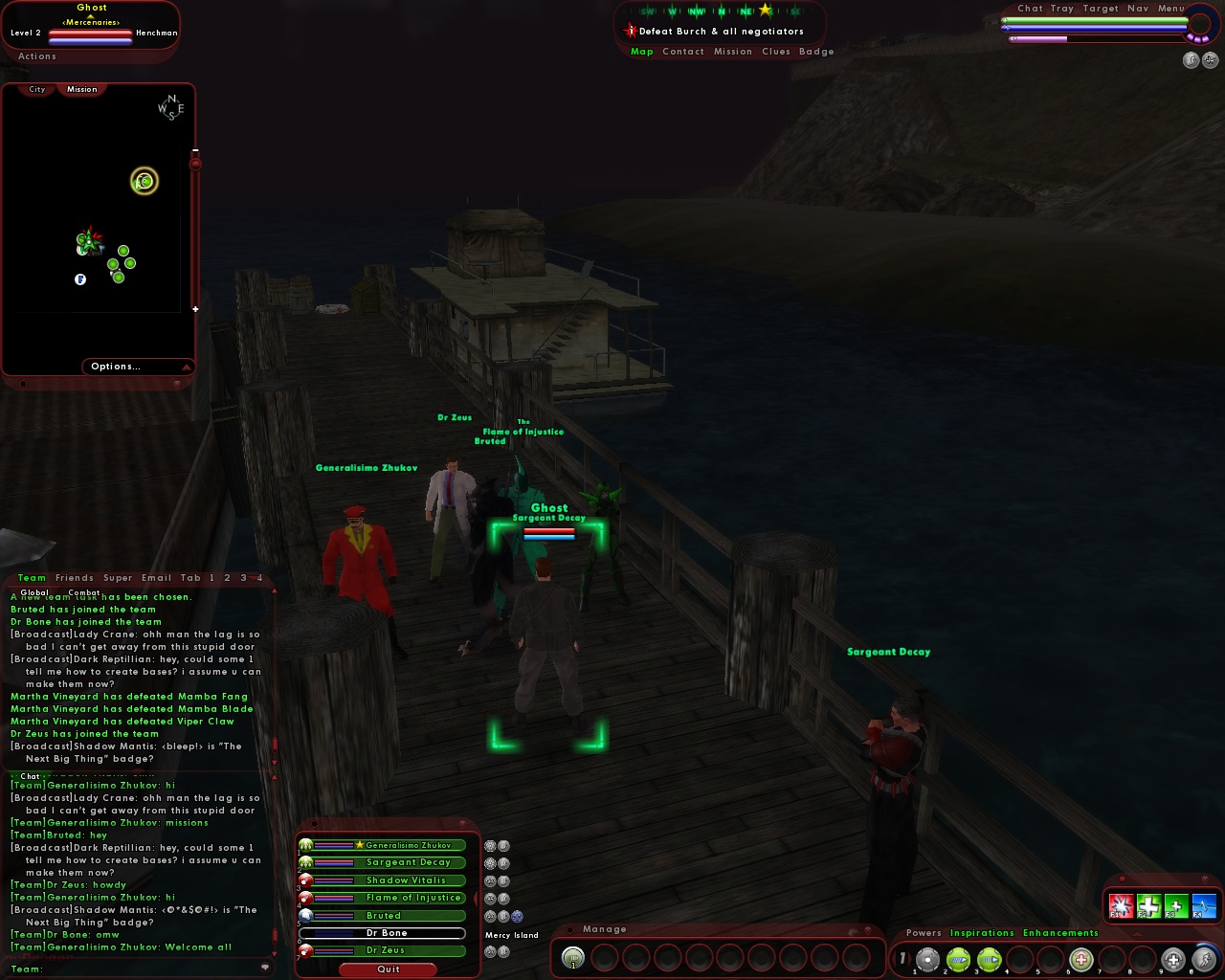Image resolution: width=1225 pixels, height=980 pixels.
Task: Open the Options menu on the map window
Action: tap(116, 366)
